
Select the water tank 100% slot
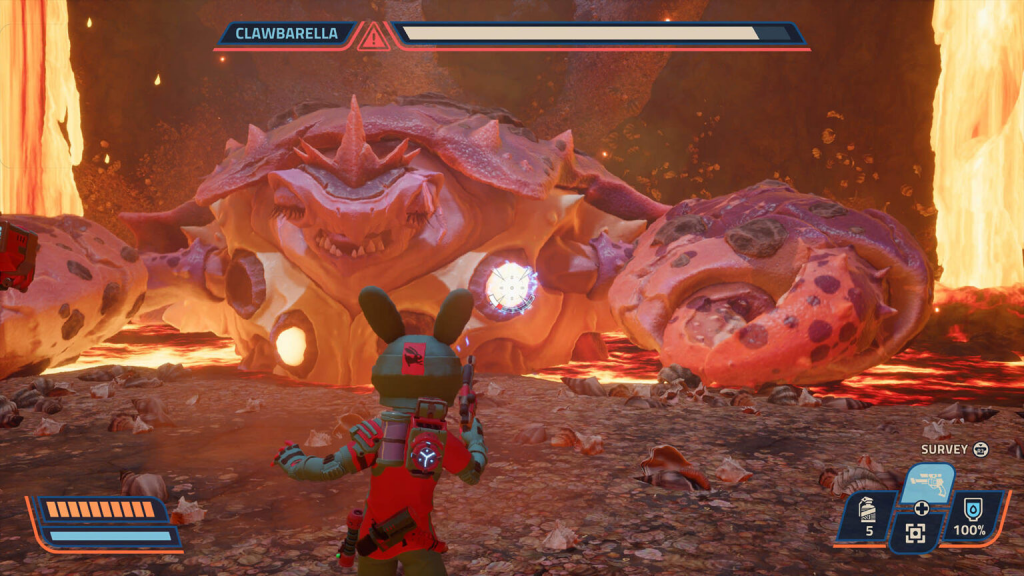pos(968,518)
